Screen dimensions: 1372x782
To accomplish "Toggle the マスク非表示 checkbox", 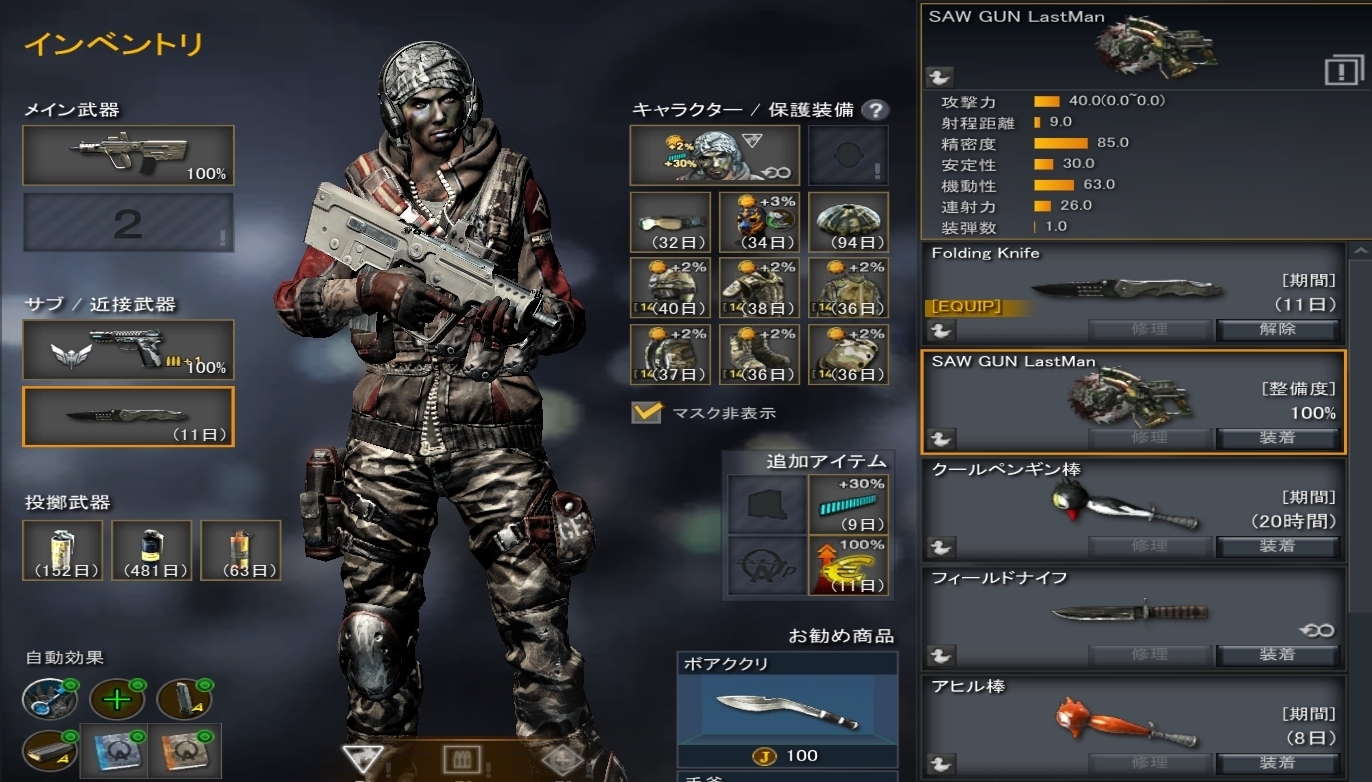I will [646, 412].
